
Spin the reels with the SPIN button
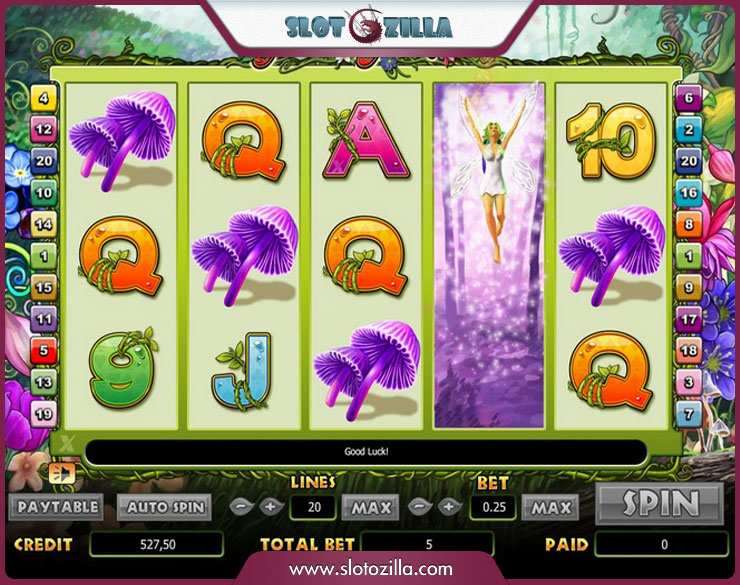[x=658, y=504]
